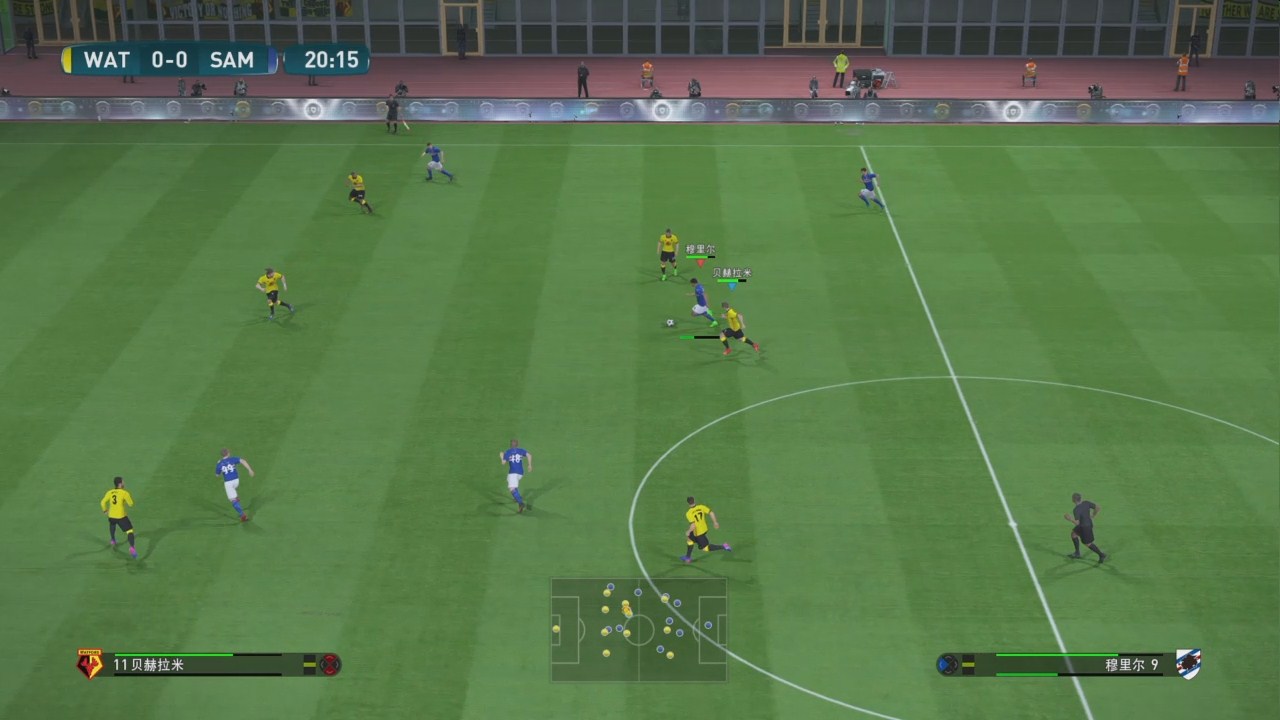Select the Sampdoria club crest icon
This screenshot has width=1280, height=720.
[1188, 664]
